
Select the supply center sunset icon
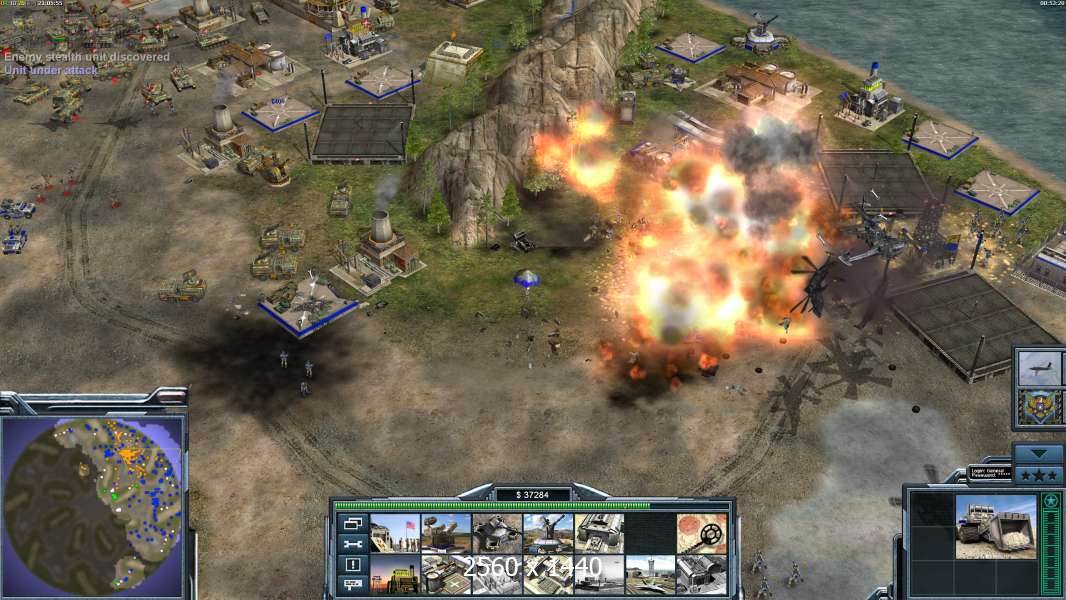point(394,574)
